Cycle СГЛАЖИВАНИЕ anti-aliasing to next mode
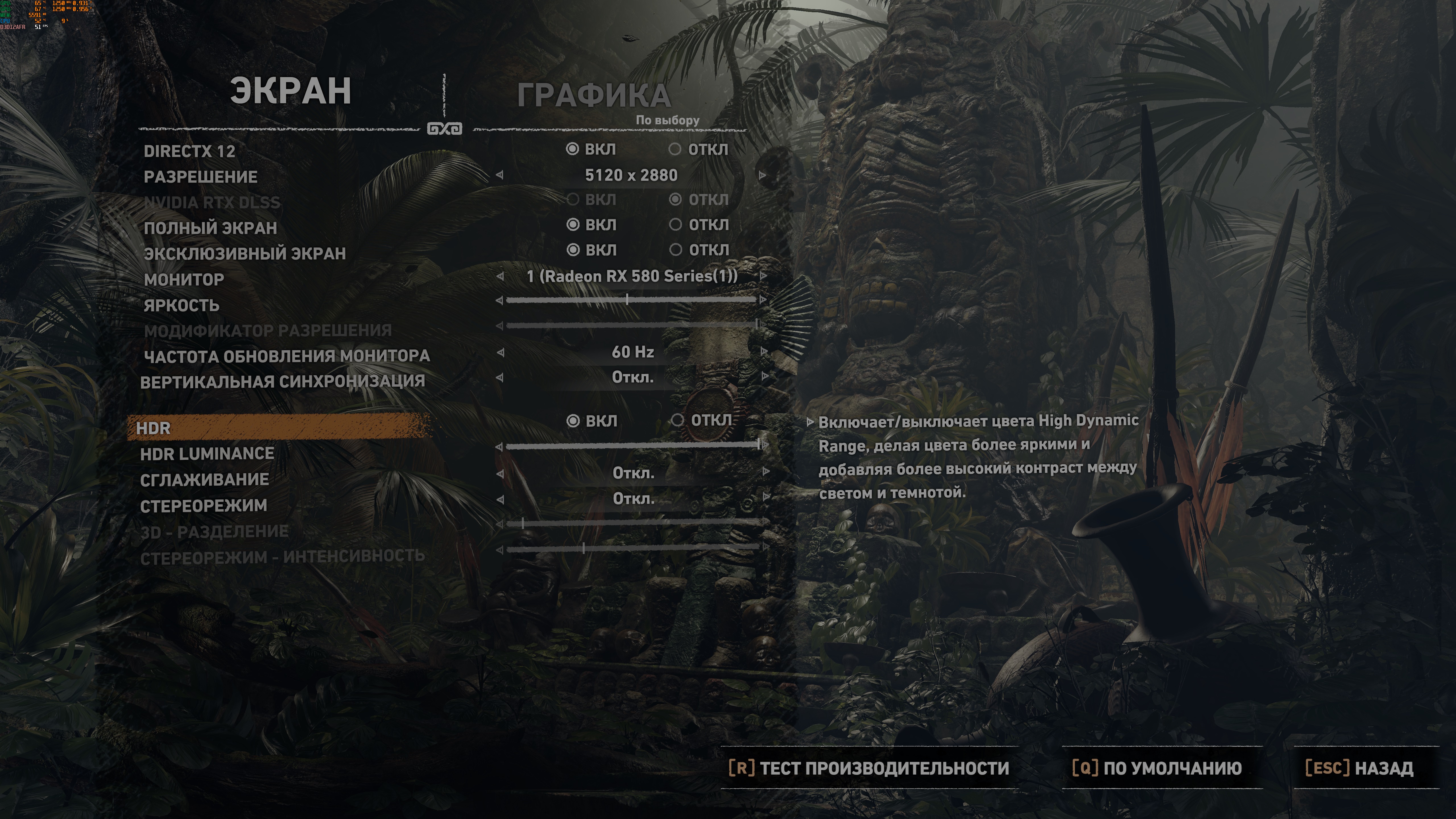Image resolution: width=1456 pixels, height=819 pixels. coord(766,472)
